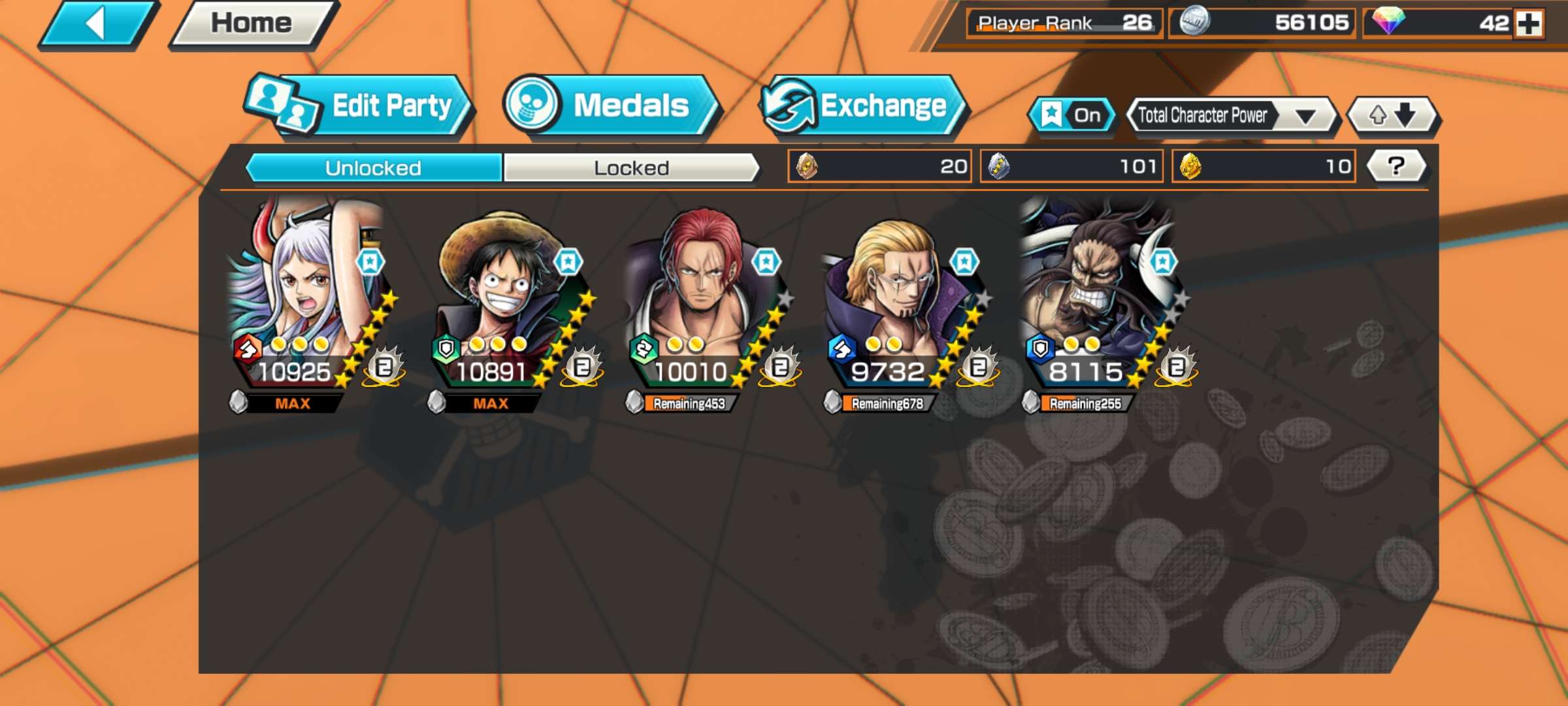Open the Total Character Power sort dropdown
1568x706 pixels.
click(x=1232, y=116)
